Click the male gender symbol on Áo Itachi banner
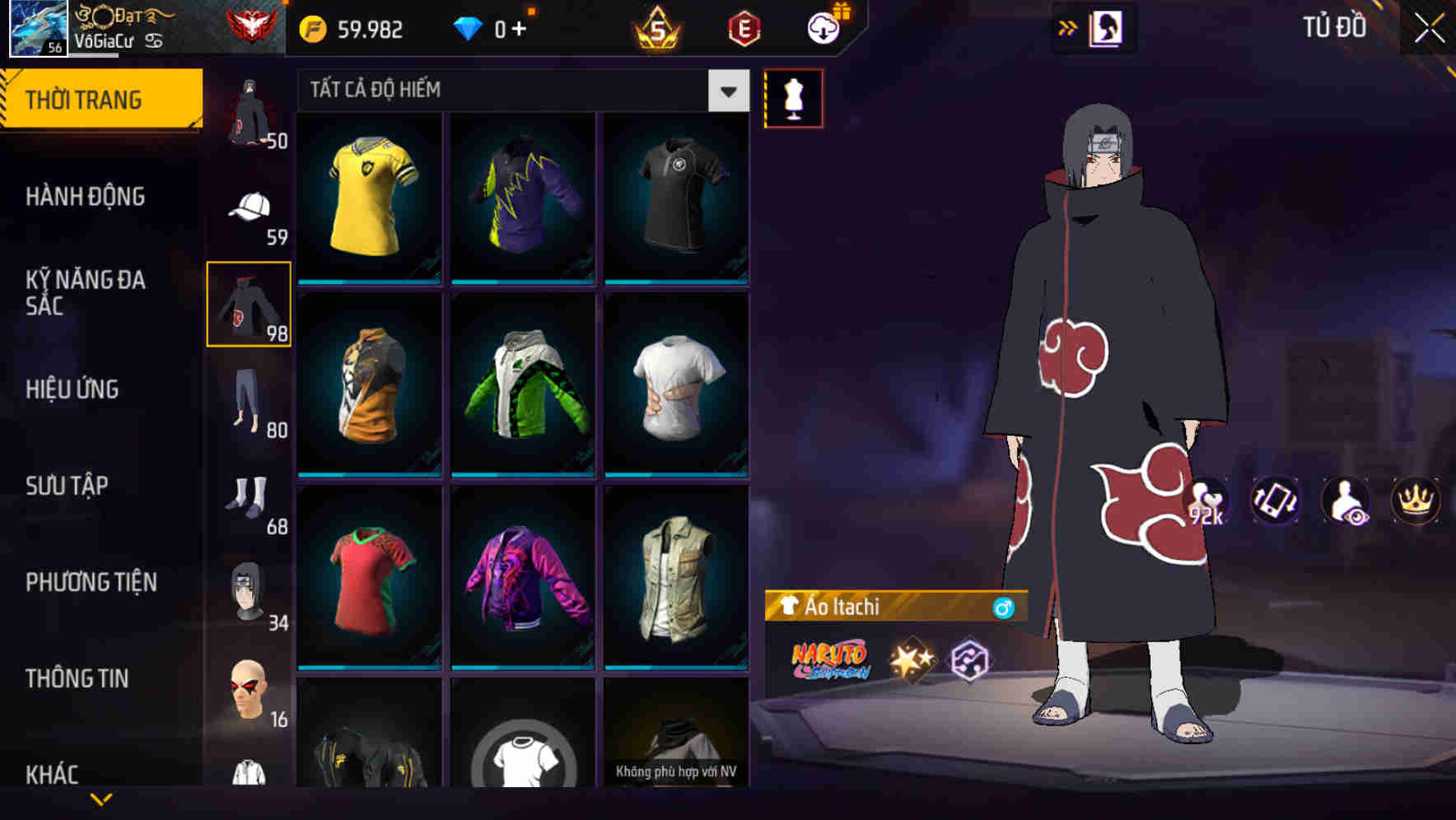Screen dimensions: 1456x820 pos(1004,607)
